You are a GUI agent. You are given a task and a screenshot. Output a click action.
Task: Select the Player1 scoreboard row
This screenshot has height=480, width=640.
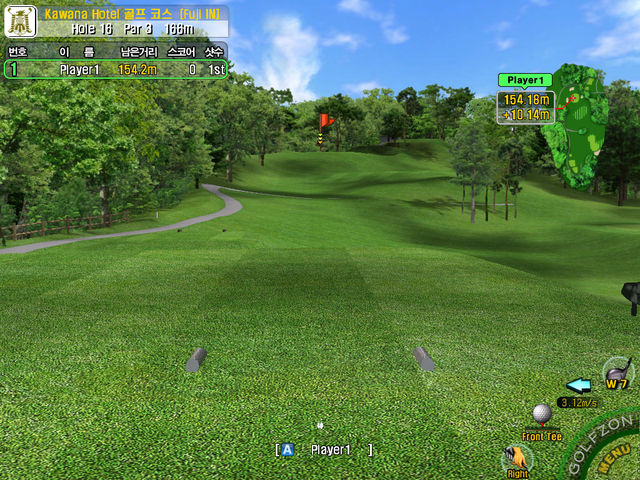[116, 69]
